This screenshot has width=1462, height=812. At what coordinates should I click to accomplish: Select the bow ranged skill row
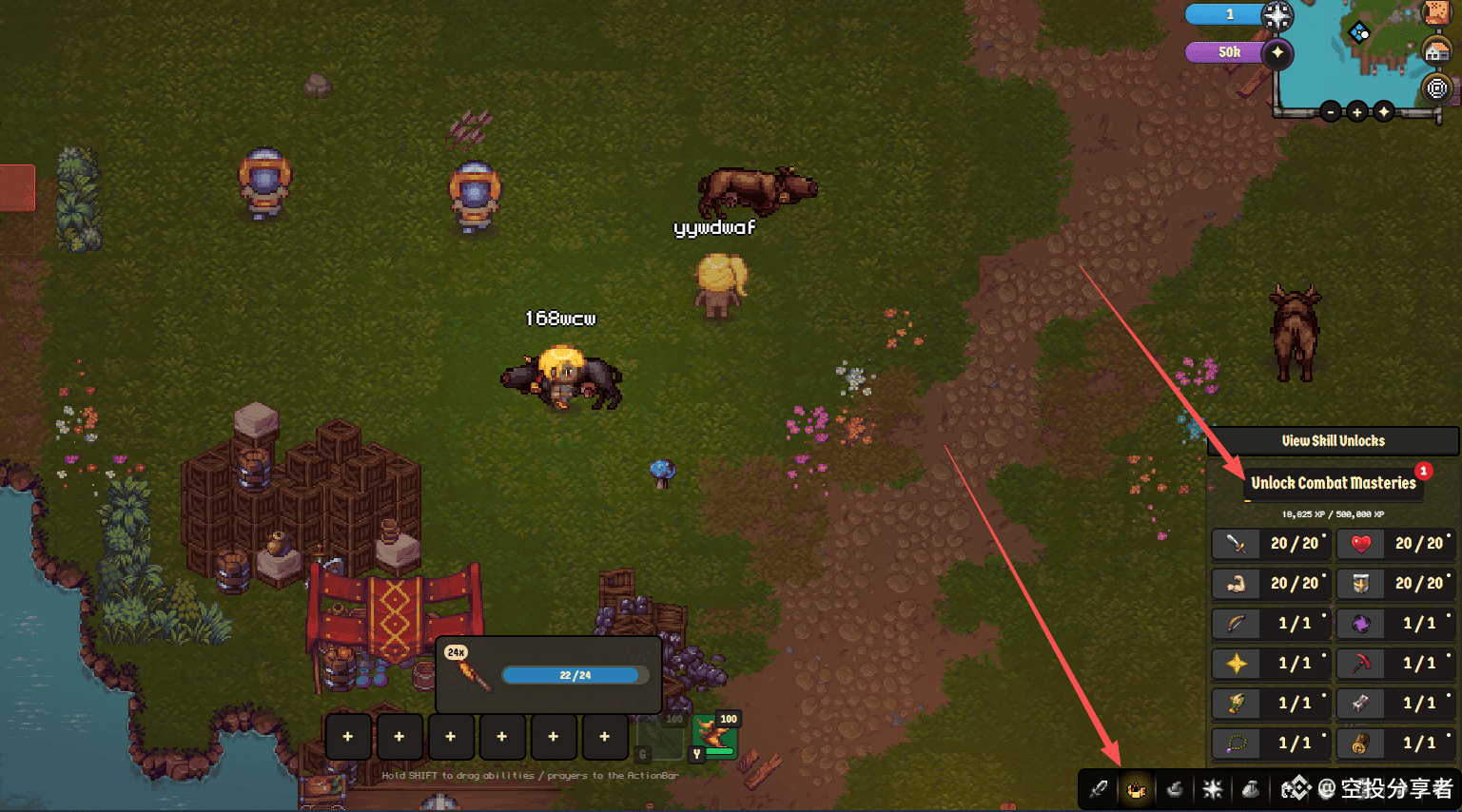point(1271,624)
